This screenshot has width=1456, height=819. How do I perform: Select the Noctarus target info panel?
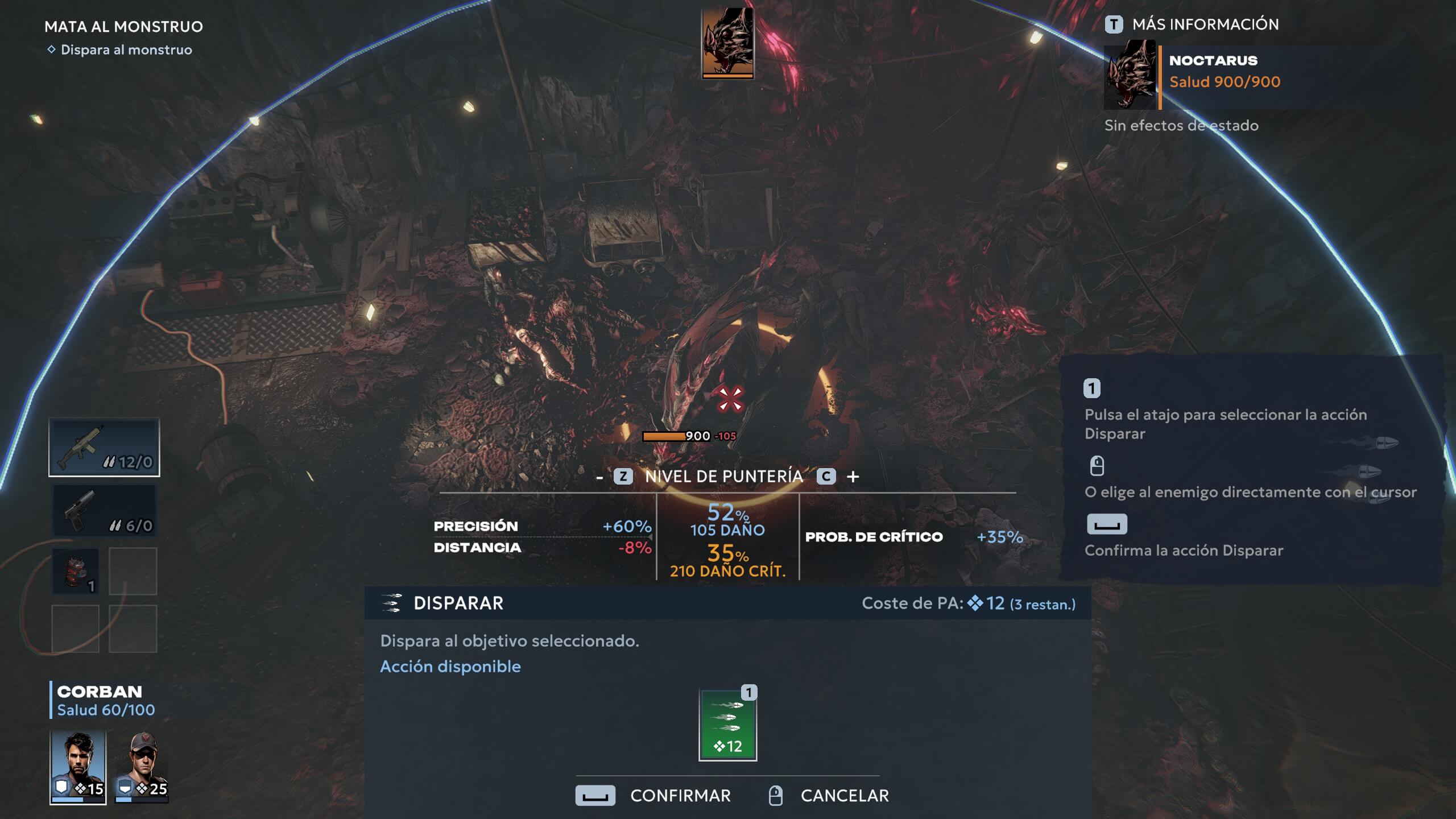click(1217, 77)
